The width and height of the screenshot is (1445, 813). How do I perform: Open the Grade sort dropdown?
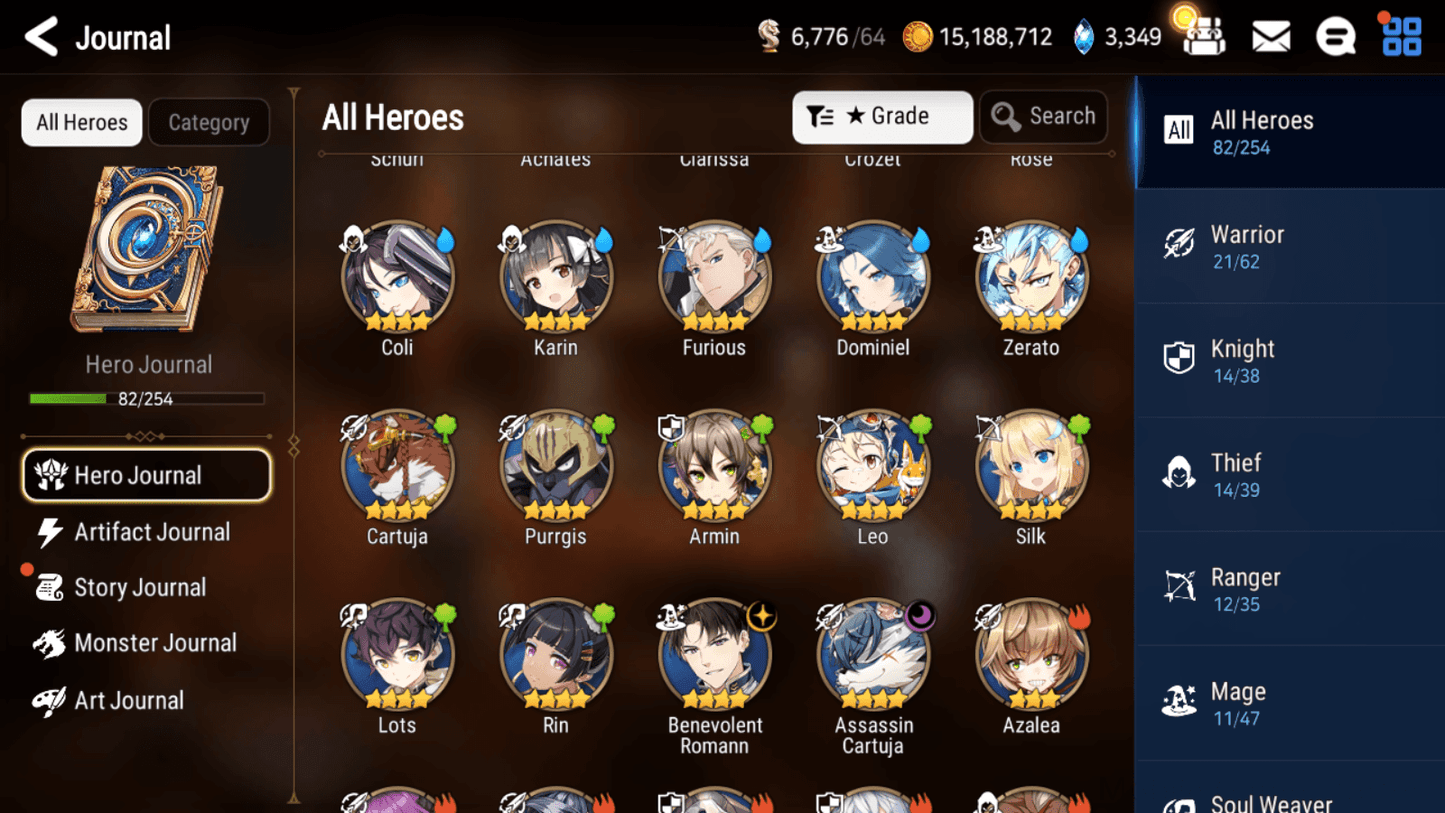click(x=882, y=117)
